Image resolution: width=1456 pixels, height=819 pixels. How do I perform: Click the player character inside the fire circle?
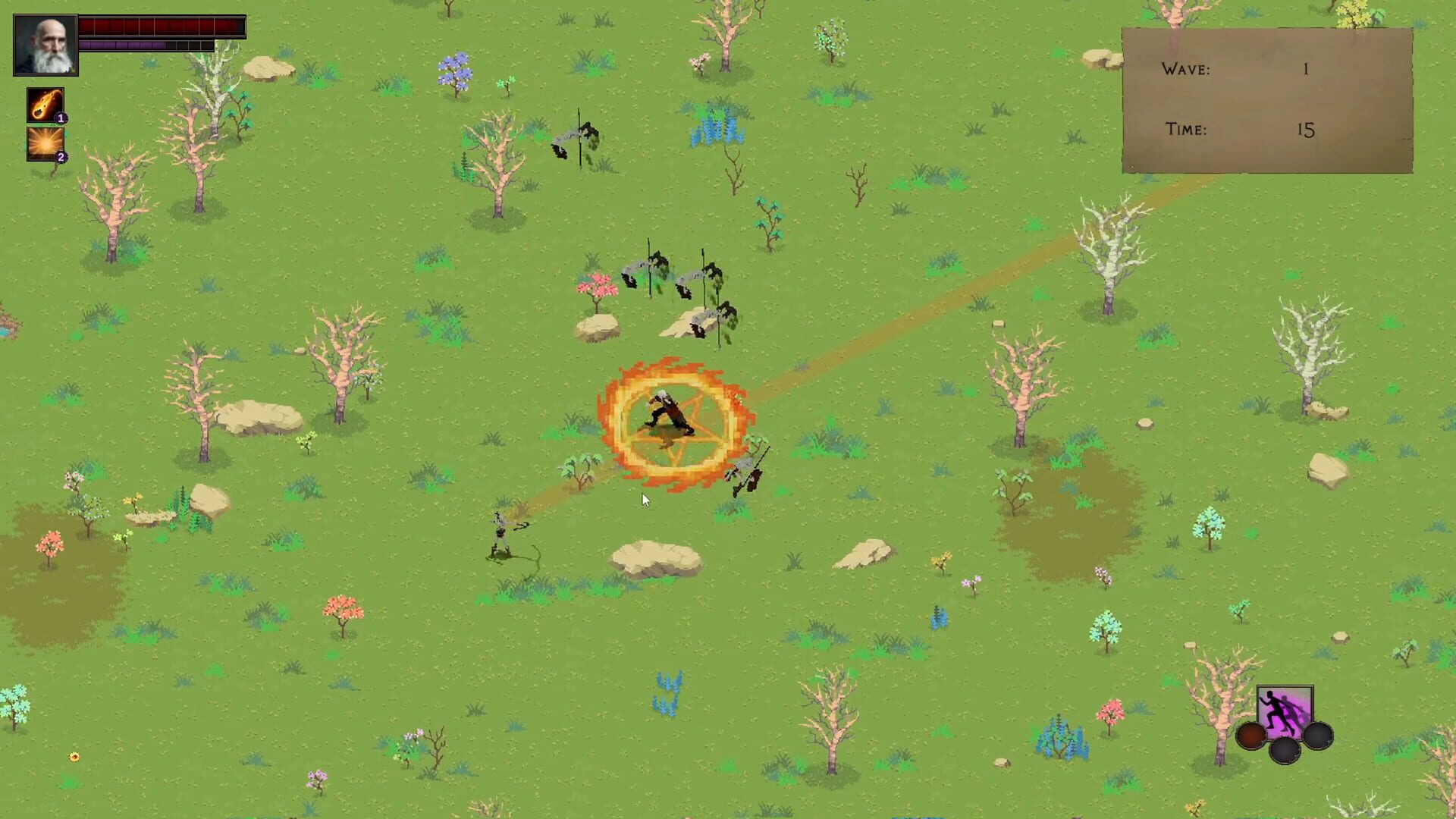[x=667, y=413]
